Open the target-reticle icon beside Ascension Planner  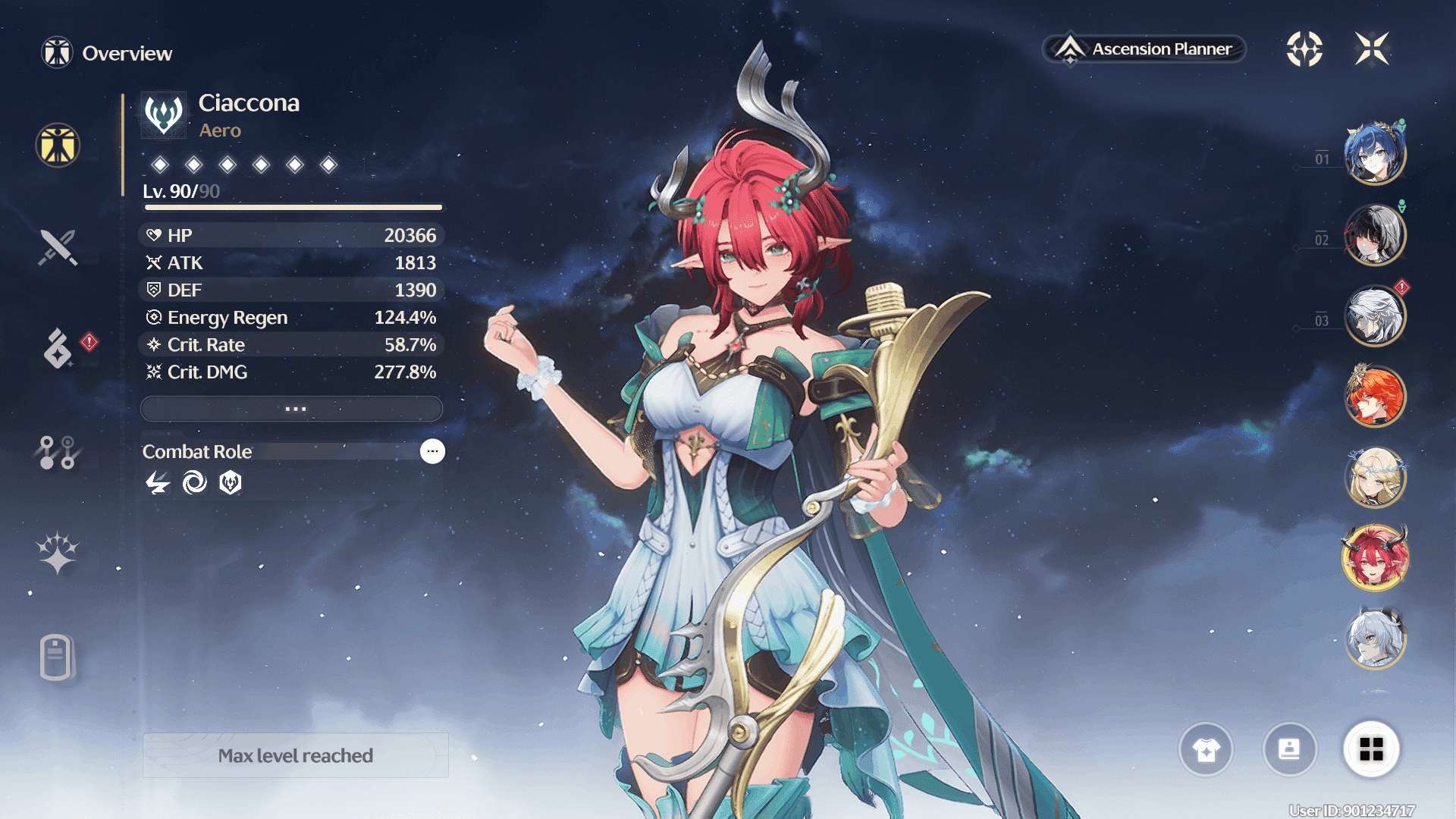(1304, 49)
